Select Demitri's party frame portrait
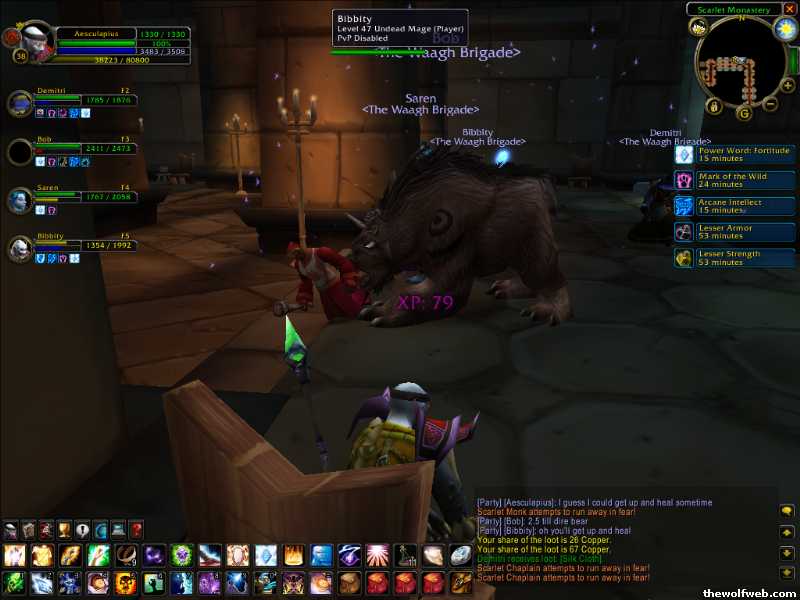The image size is (800, 600). [21, 103]
